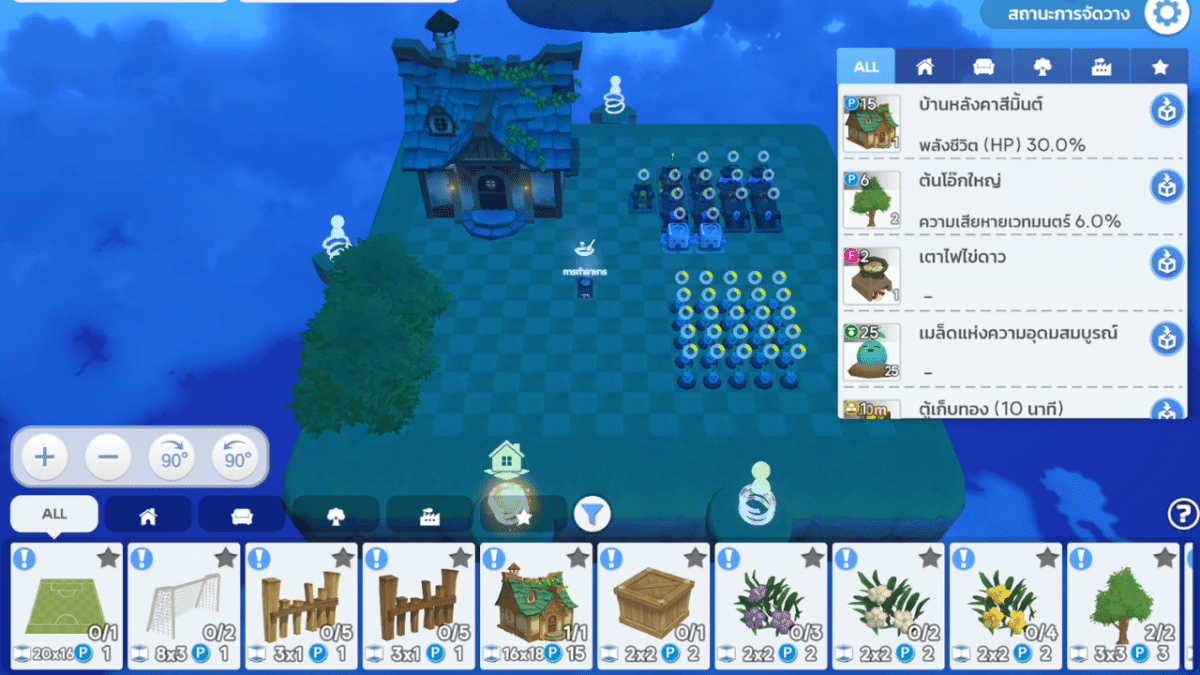This screenshot has height=675, width=1200.
Task: Open the funnel filter button
Action: tap(592, 515)
